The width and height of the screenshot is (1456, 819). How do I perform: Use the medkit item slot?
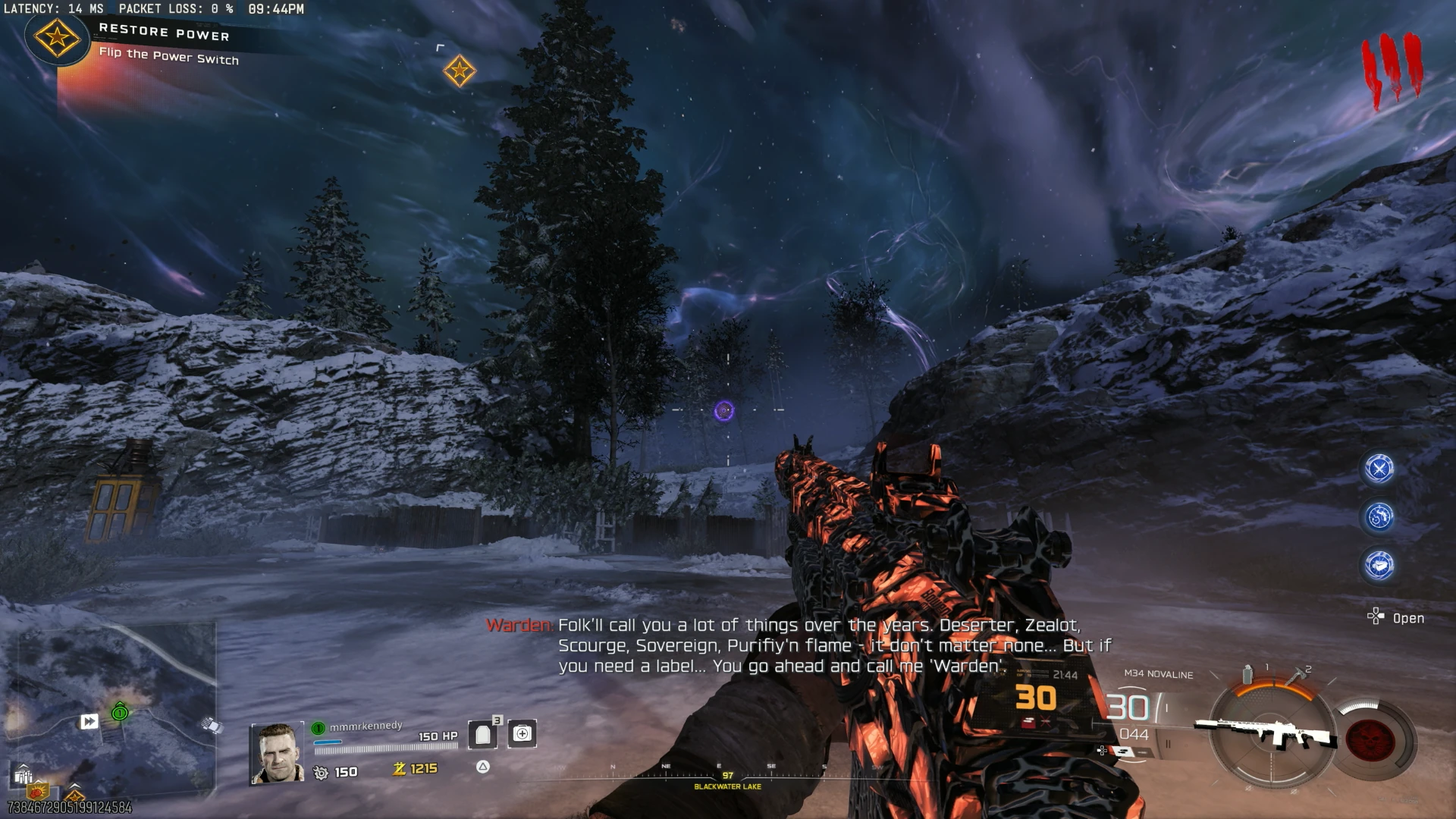(x=522, y=734)
